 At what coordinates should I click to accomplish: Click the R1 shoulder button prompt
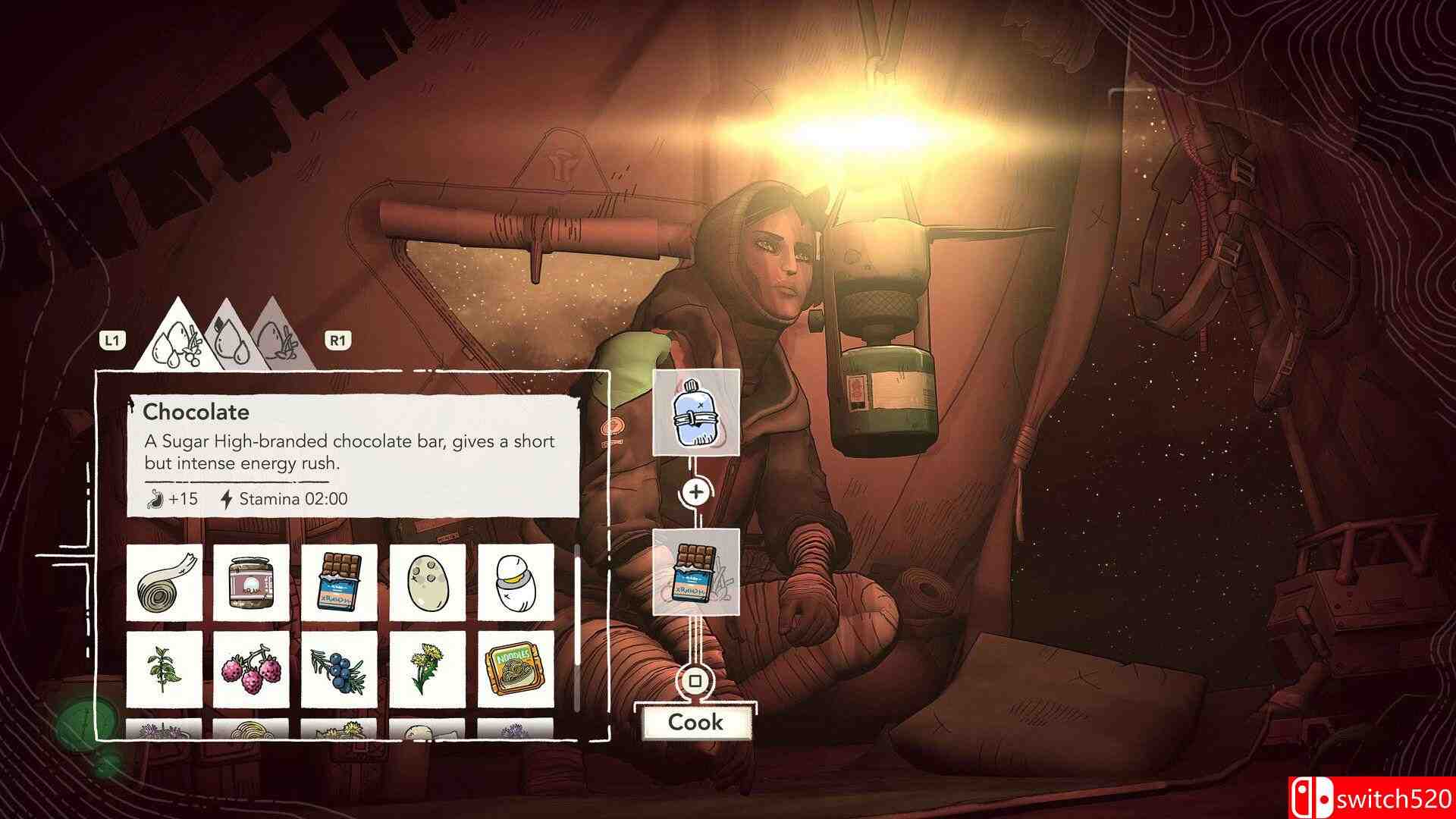339,340
